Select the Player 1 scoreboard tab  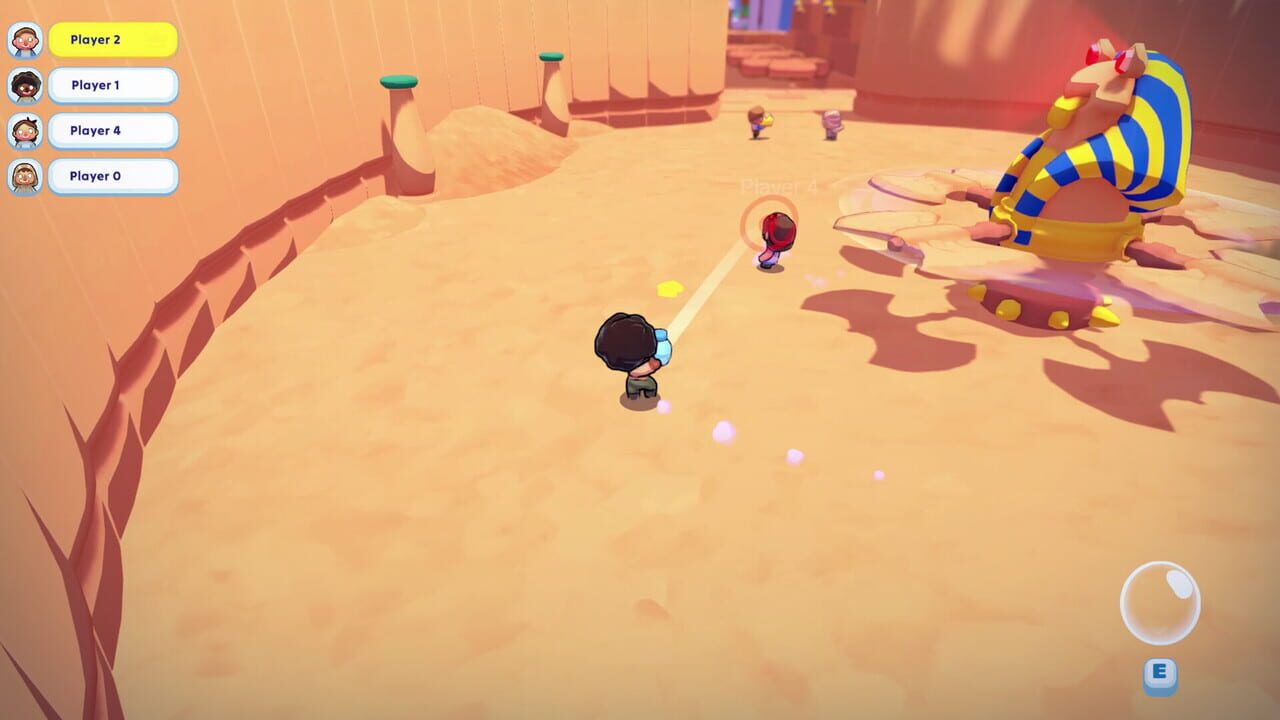point(113,86)
